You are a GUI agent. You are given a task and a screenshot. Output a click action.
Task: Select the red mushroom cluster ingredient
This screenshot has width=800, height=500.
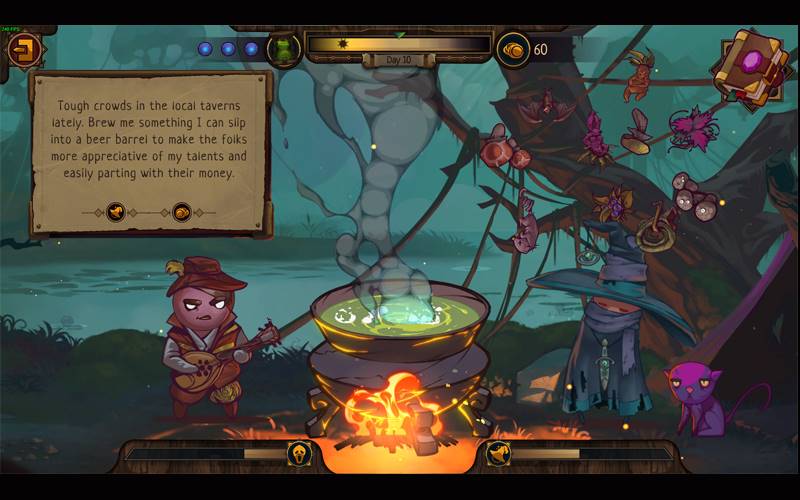(496, 152)
